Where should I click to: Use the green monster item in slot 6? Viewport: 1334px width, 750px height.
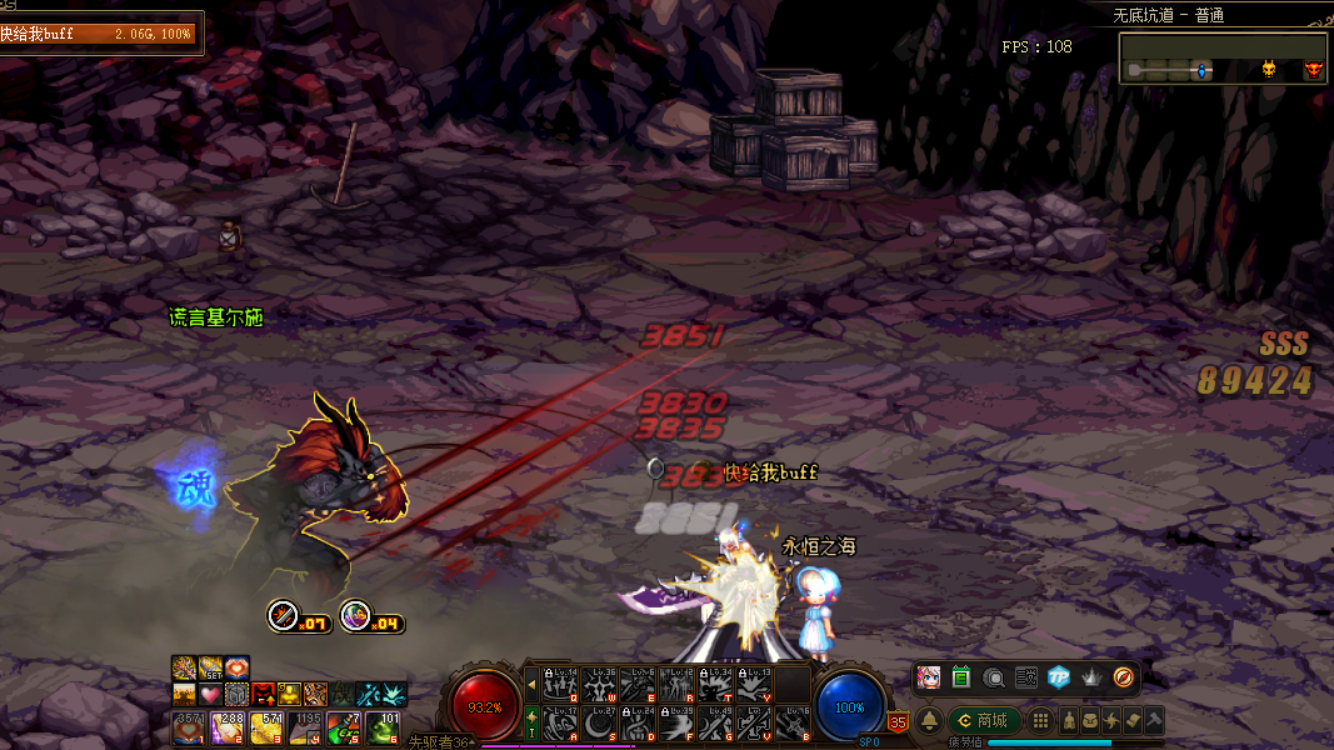(x=383, y=728)
